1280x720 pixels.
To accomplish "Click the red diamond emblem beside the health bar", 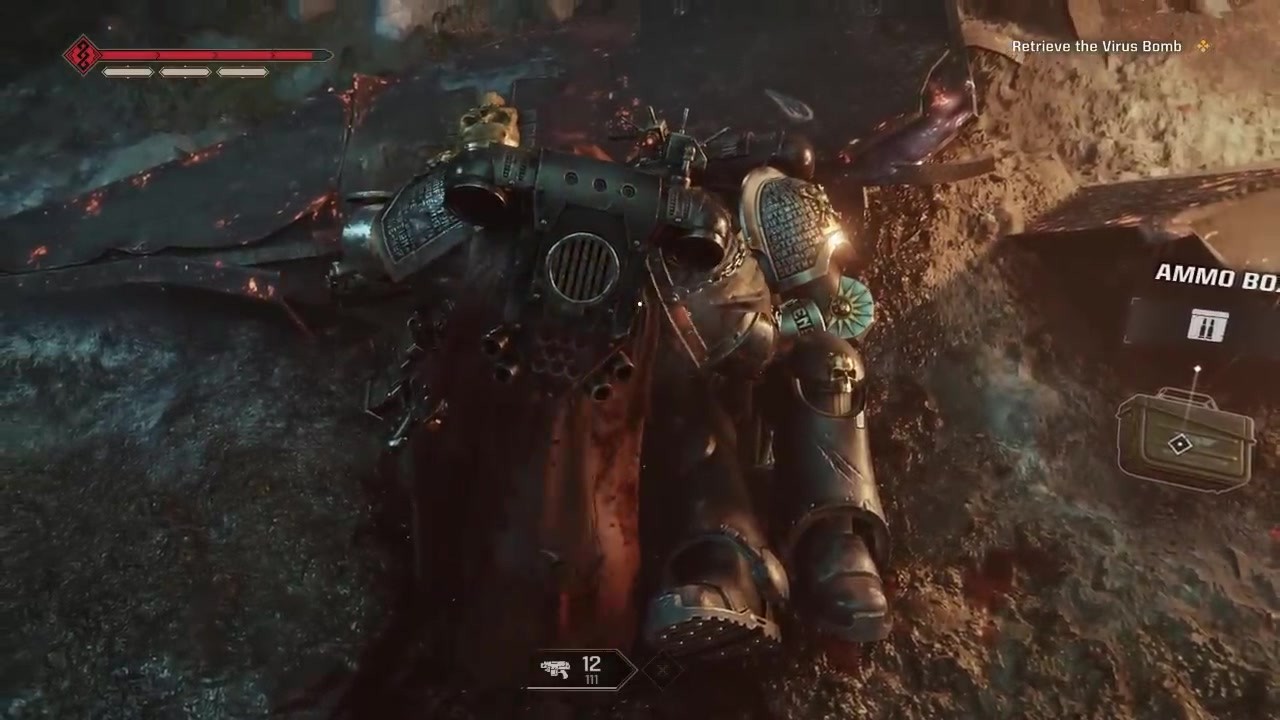I will [81, 55].
